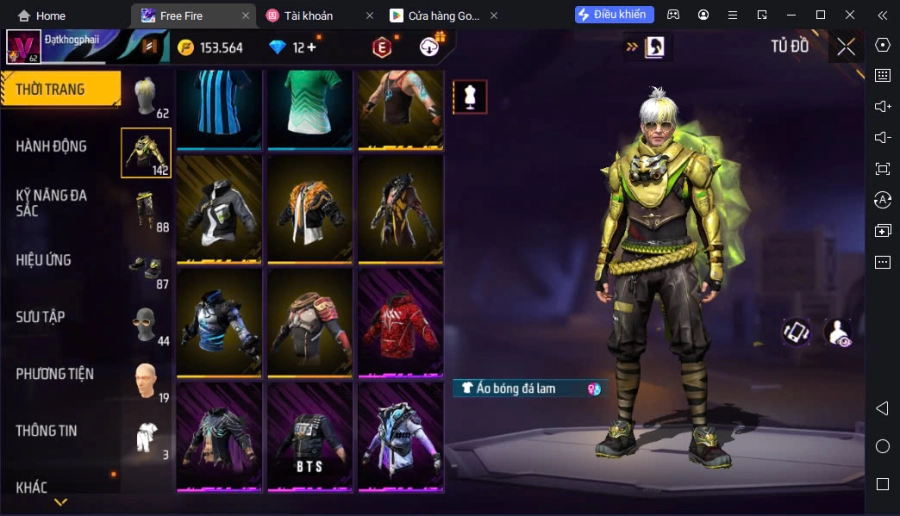Equip the BTS black shirt

click(x=309, y=436)
